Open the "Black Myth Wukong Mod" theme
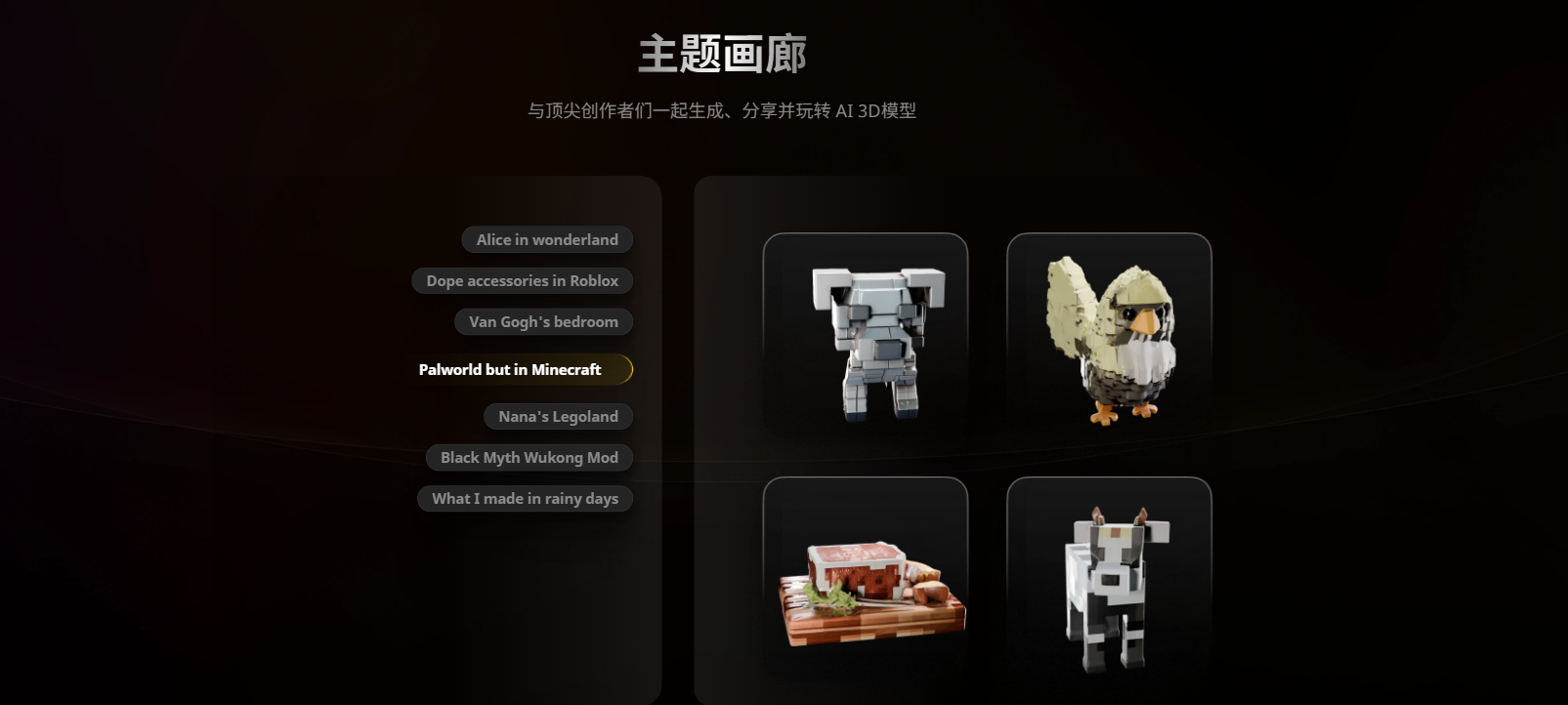1568x705 pixels. point(529,457)
